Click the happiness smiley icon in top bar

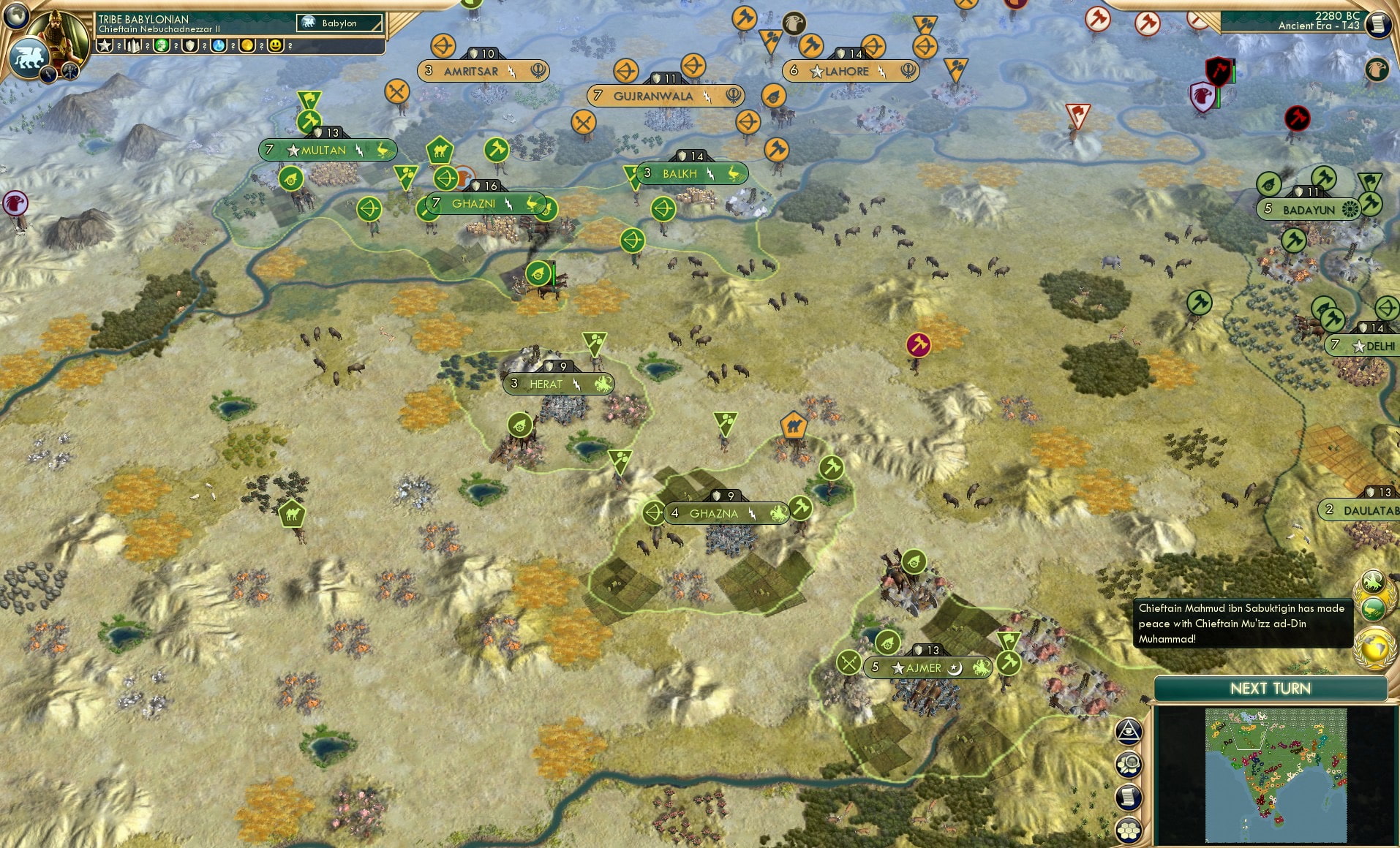coord(276,45)
